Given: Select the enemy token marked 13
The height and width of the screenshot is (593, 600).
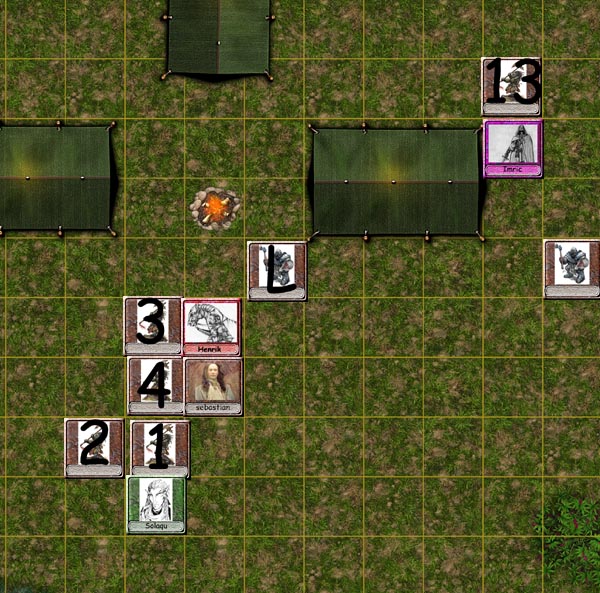Looking at the screenshot, I should 511,86.
